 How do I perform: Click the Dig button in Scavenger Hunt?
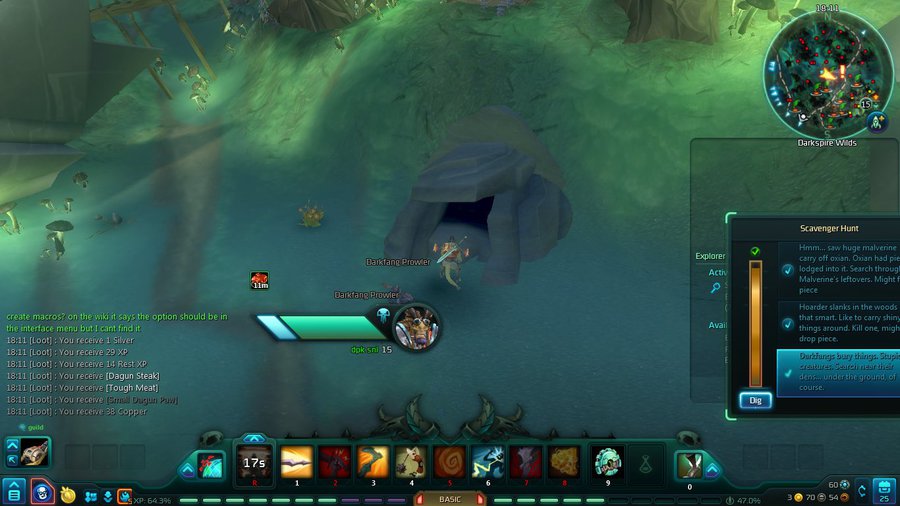tap(755, 400)
